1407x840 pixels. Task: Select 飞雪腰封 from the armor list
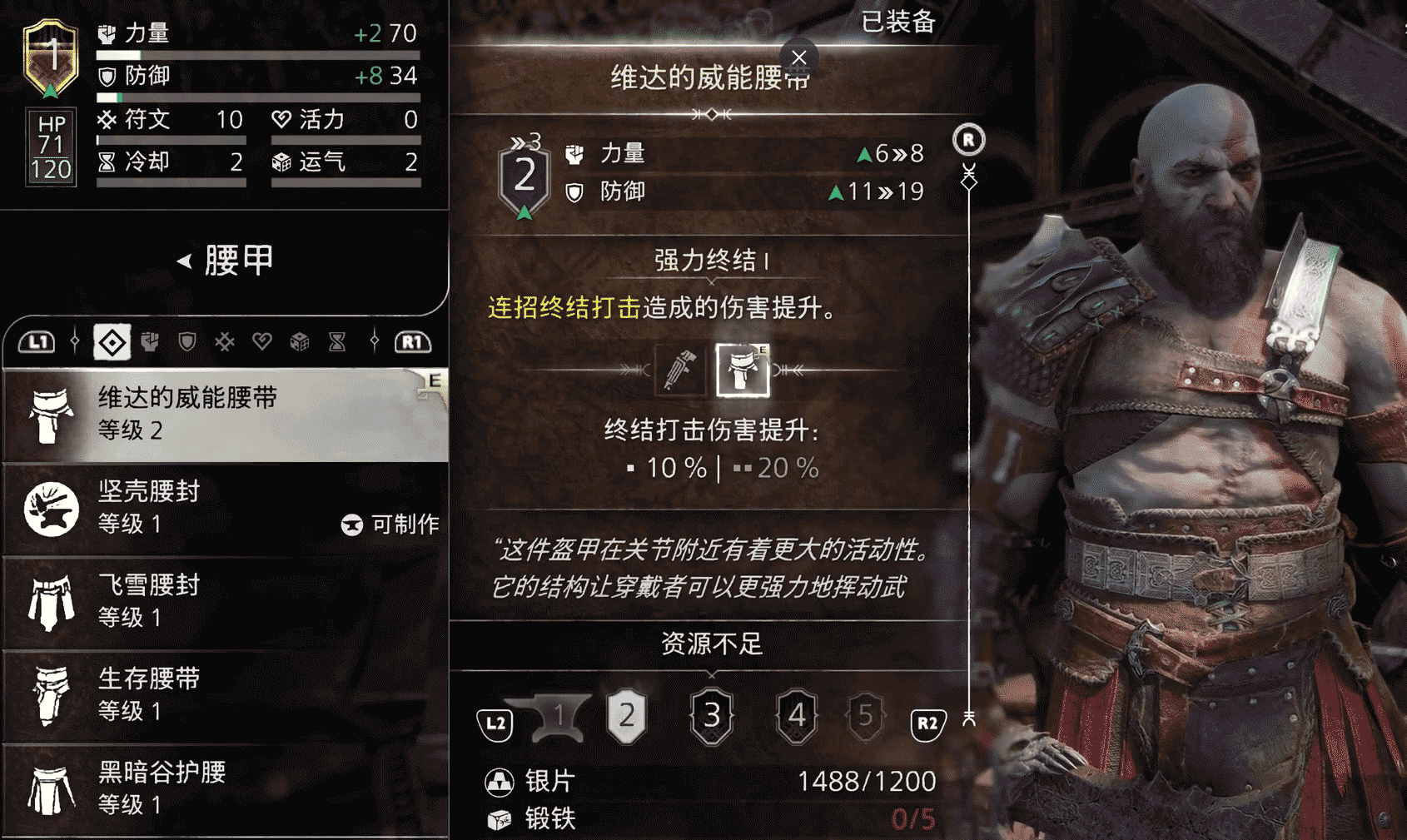(225, 601)
